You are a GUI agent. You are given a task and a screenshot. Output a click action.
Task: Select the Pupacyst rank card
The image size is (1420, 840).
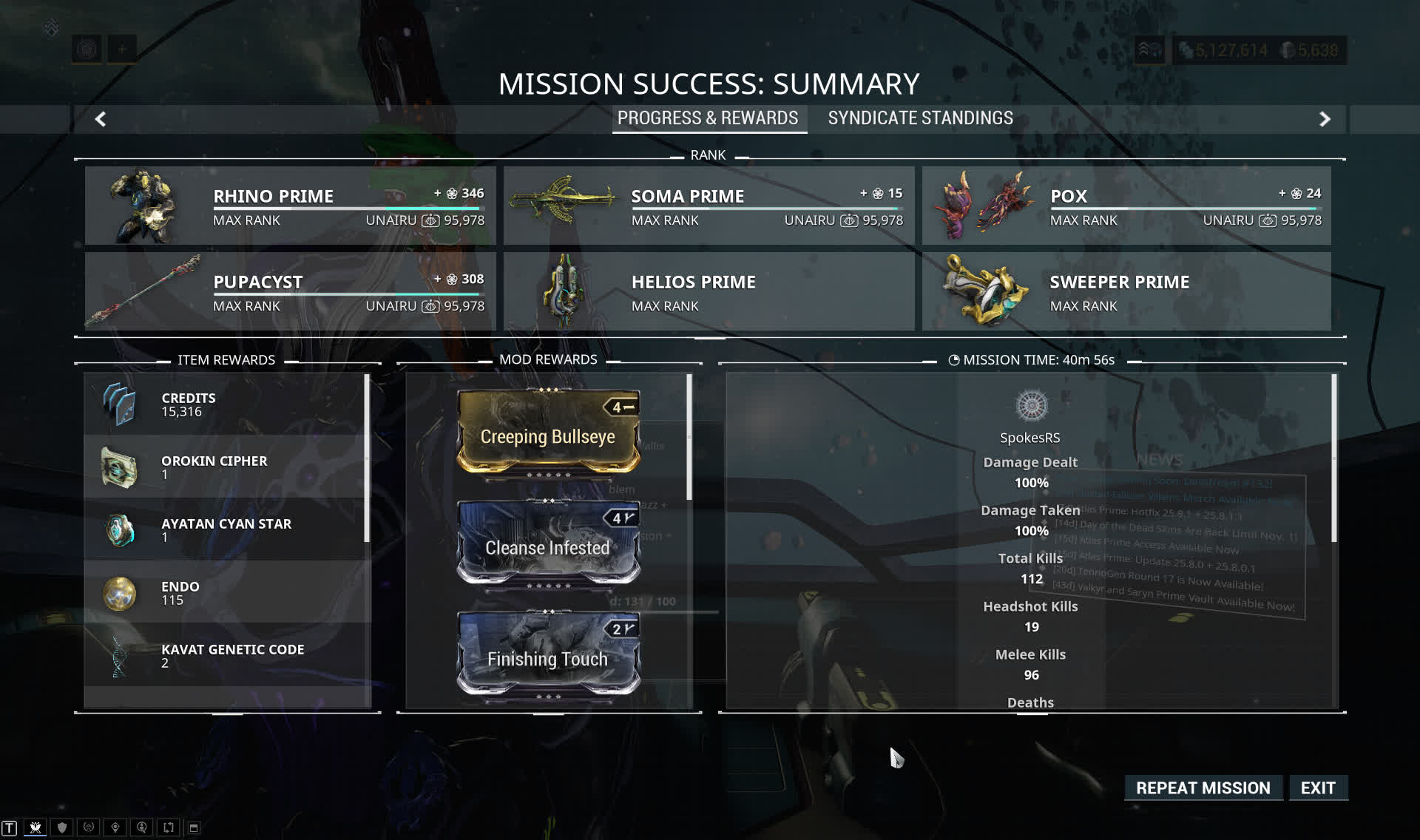[x=290, y=291]
